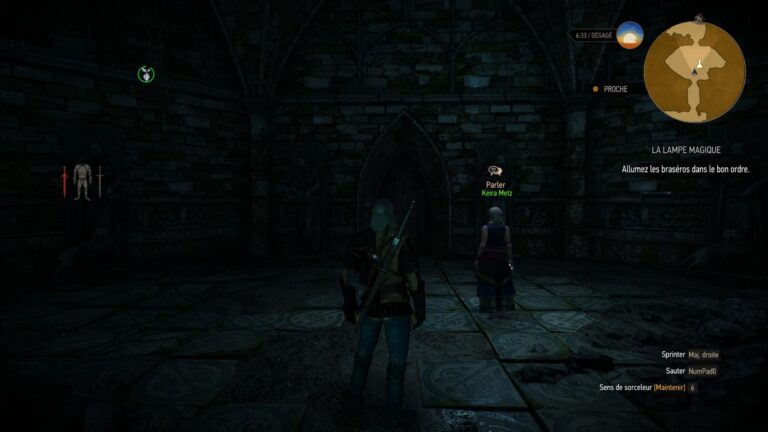Select the armor durability figure icon
768x432 pixels.
pyautogui.click(x=82, y=181)
